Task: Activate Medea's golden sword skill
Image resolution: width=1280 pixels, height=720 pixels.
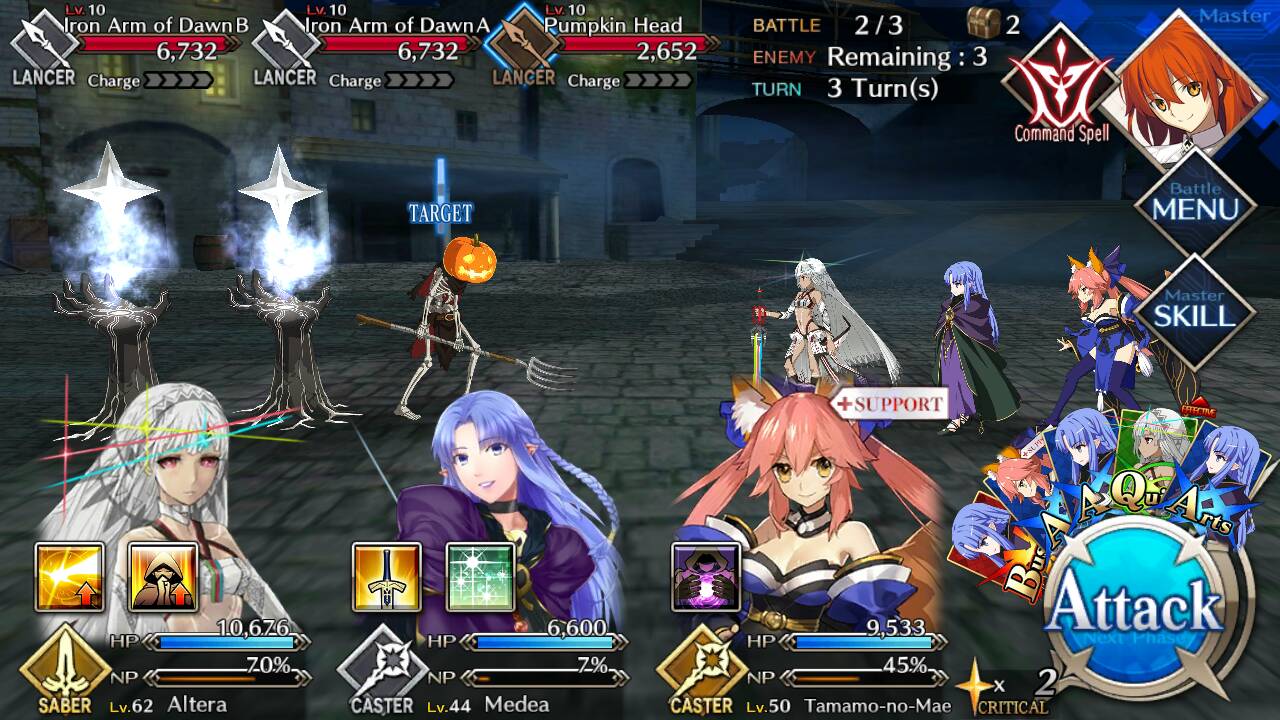Action: pyautogui.click(x=387, y=577)
